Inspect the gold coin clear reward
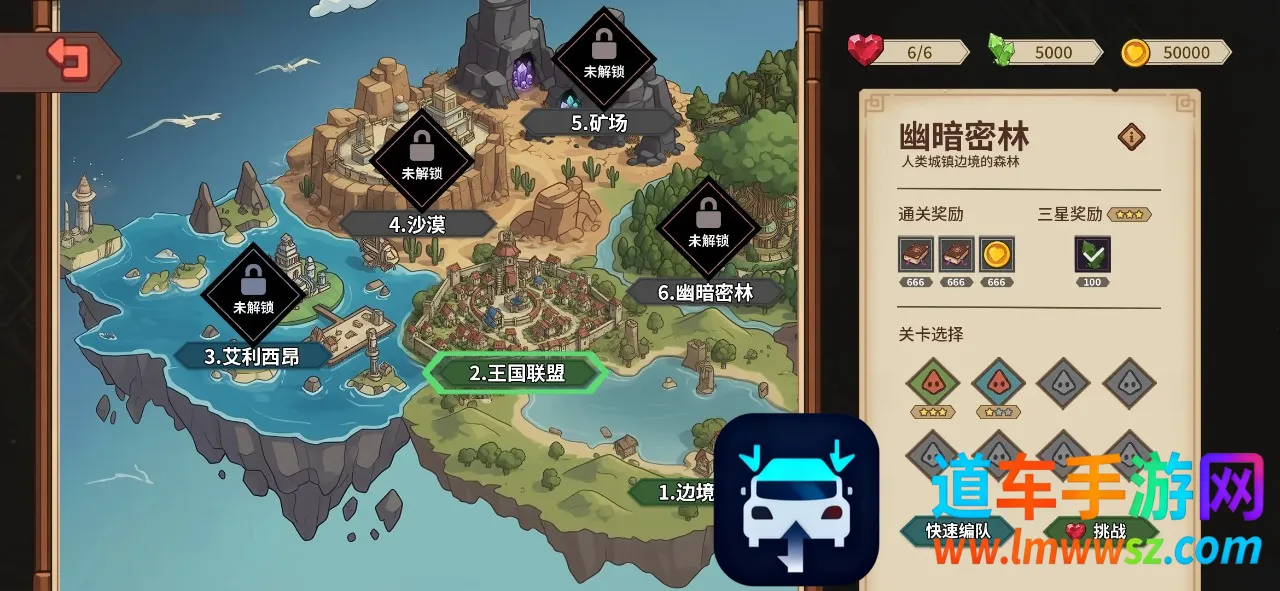This screenshot has height=591, width=1280. [x=996, y=255]
